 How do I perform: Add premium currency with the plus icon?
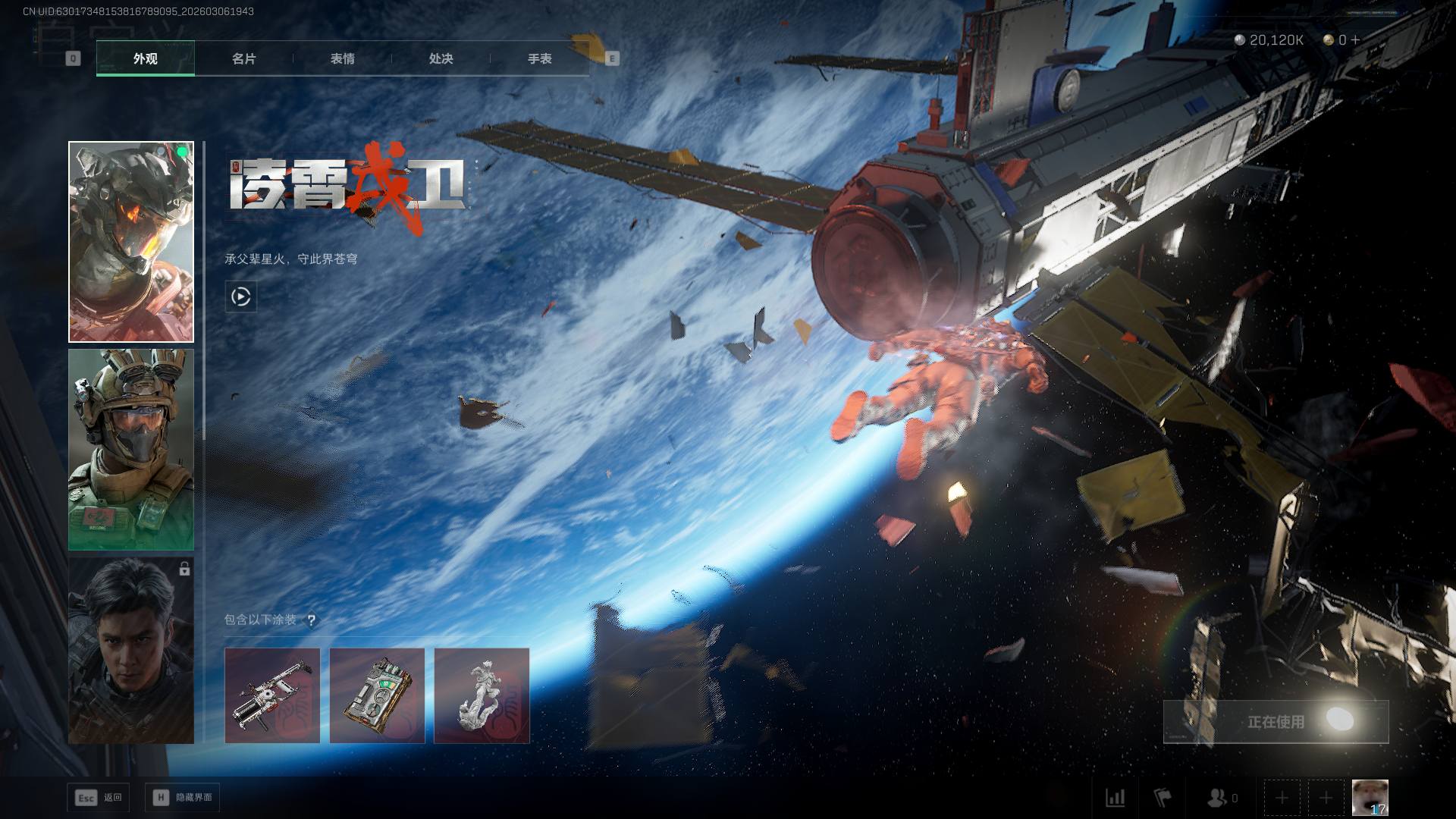(1355, 39)
